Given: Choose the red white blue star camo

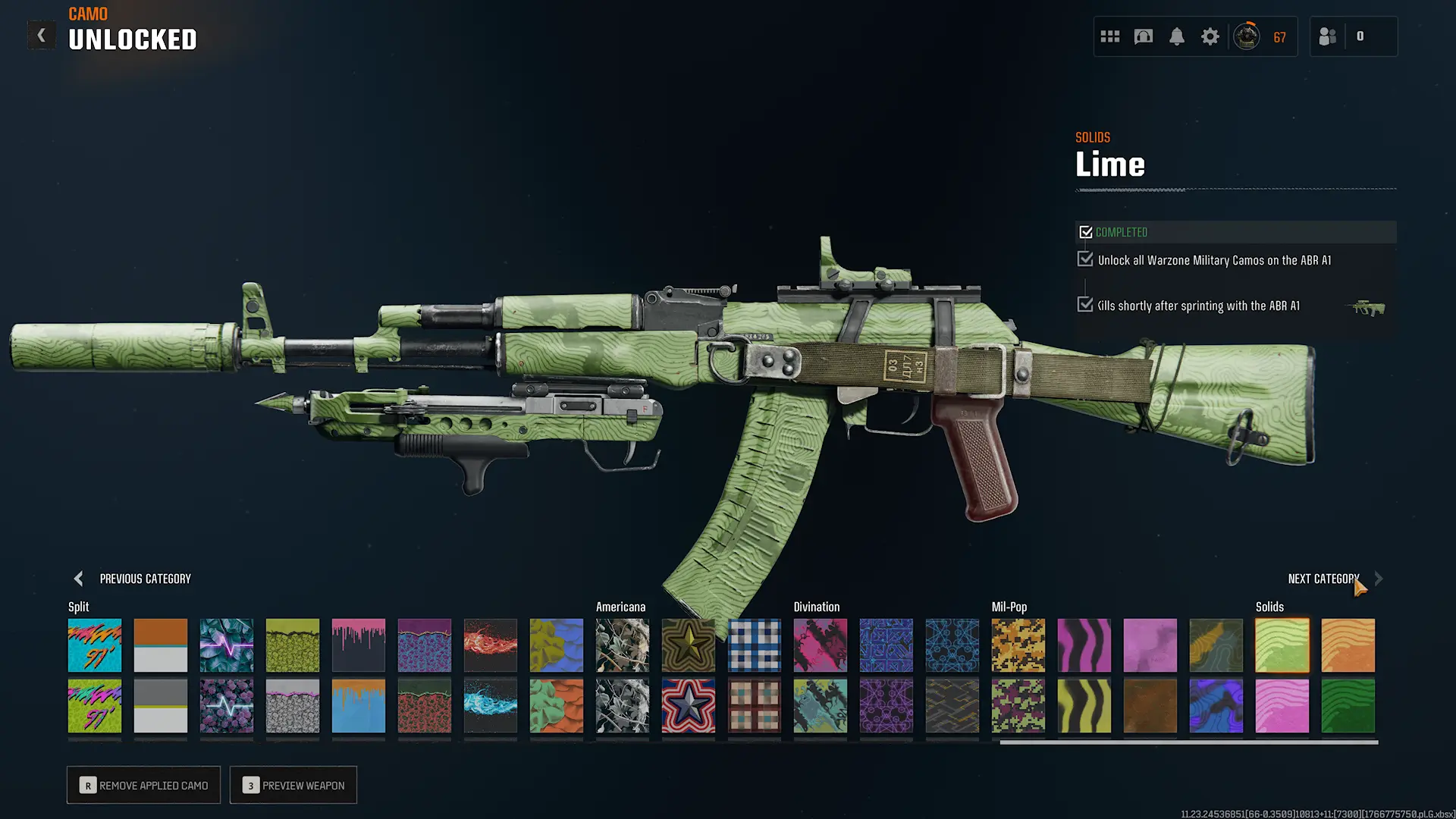Looking at the screenshot, I should click(x=688, y=706).
